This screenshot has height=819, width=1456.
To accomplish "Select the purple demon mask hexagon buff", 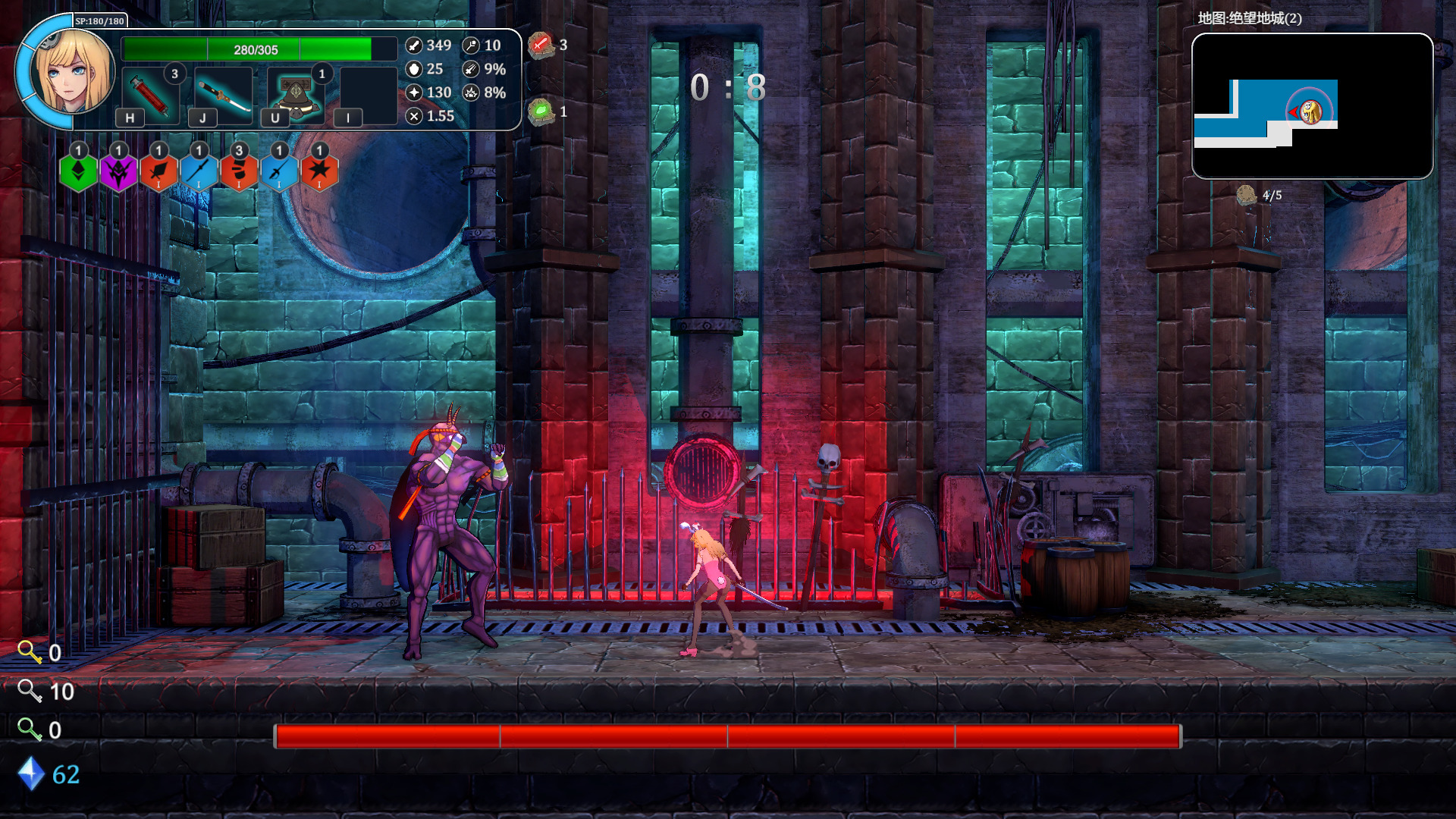I will pyautogui.click(x=118, y=171).
